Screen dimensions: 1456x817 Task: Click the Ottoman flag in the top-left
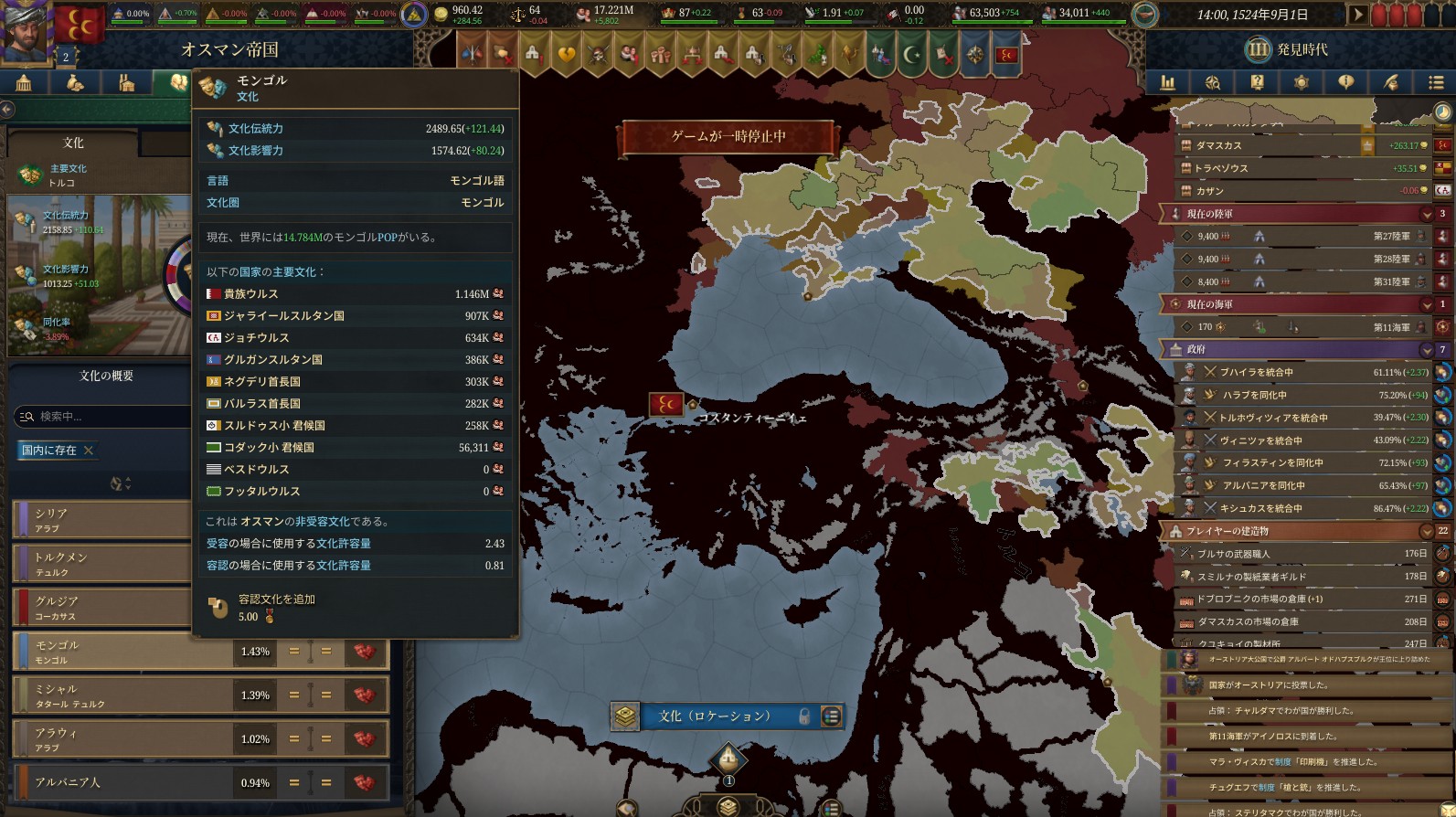80,26
